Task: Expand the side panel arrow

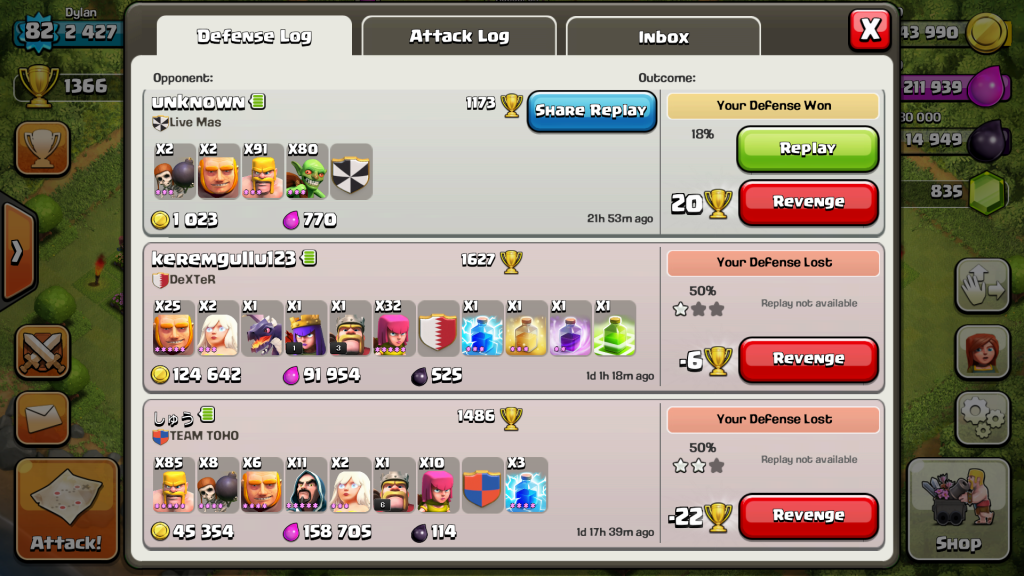Action: coord(15,252)
